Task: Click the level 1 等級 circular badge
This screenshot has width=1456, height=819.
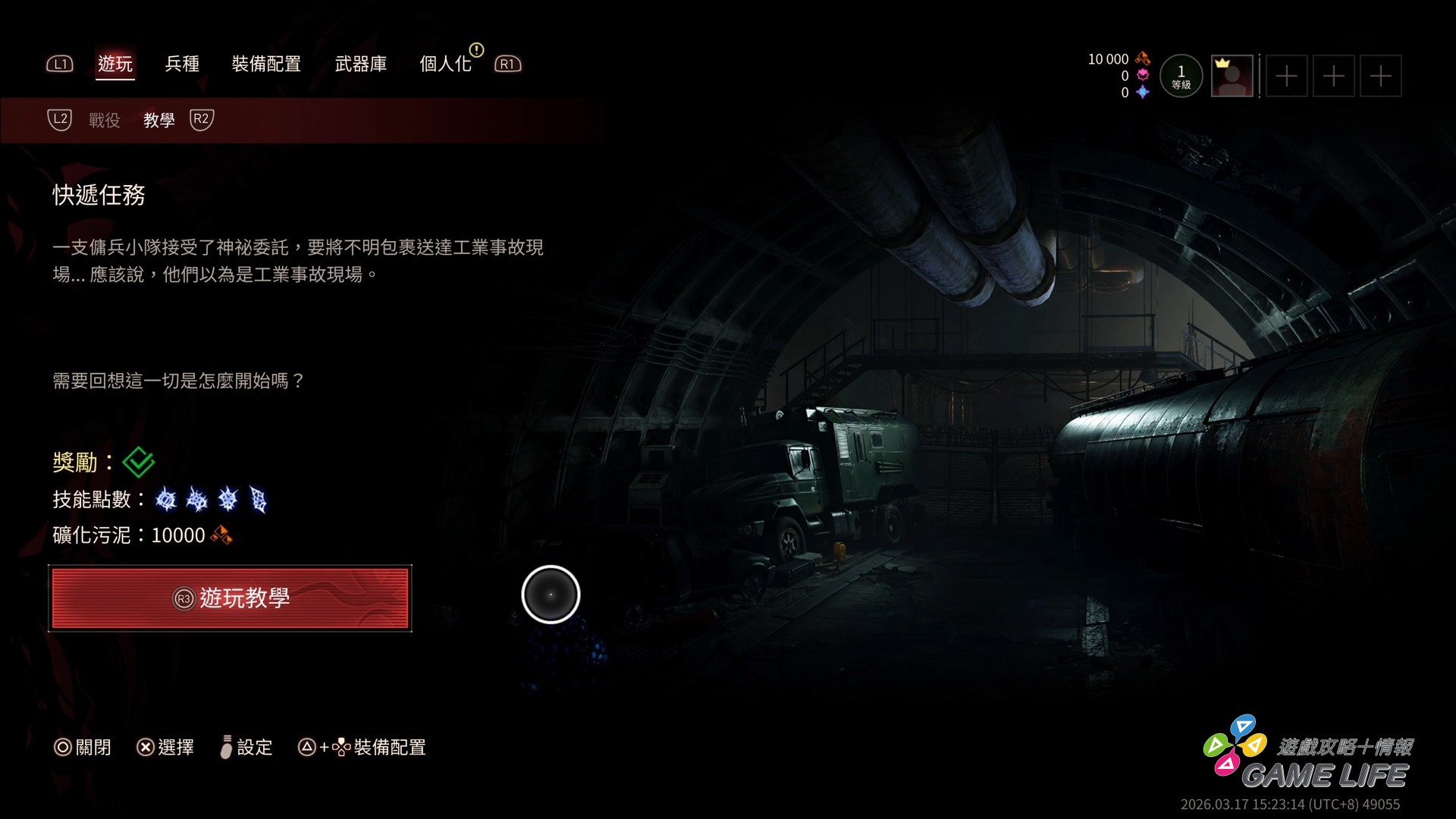Action: coord(1181,76)
